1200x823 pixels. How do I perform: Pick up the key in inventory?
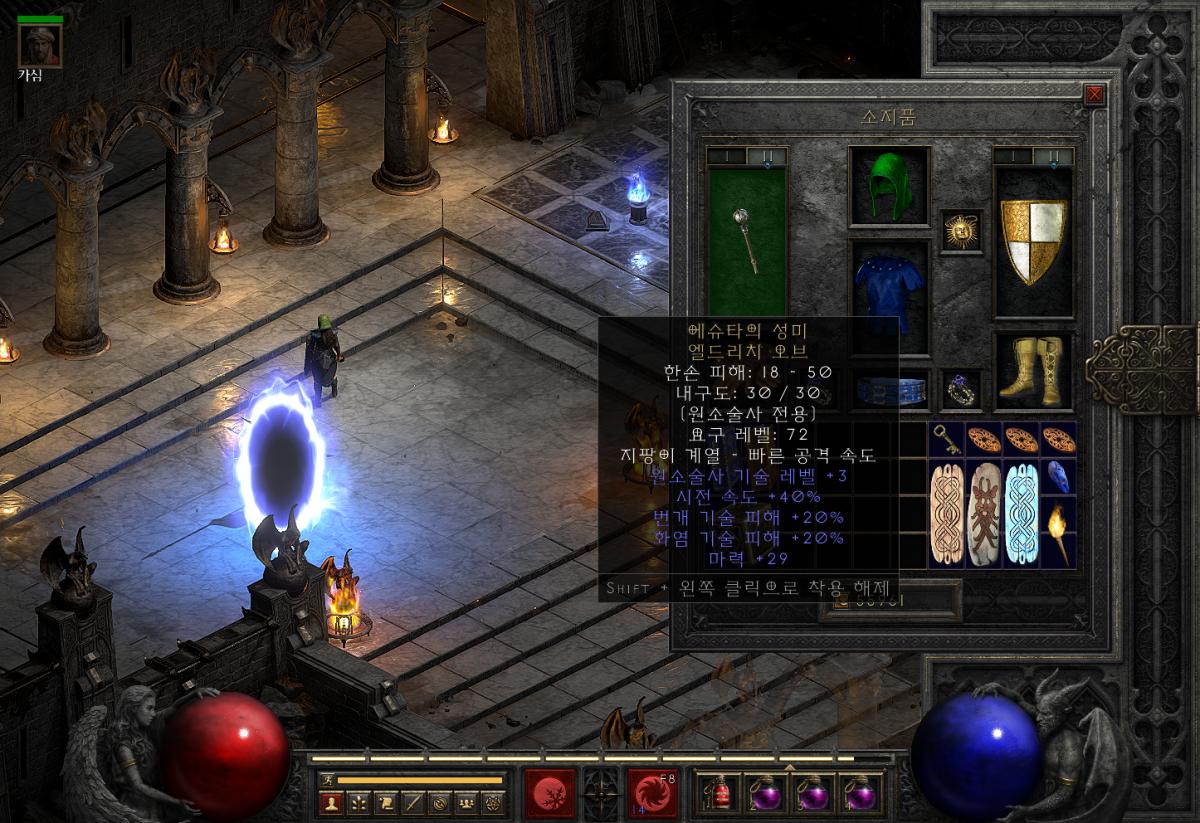pos(945,439)
